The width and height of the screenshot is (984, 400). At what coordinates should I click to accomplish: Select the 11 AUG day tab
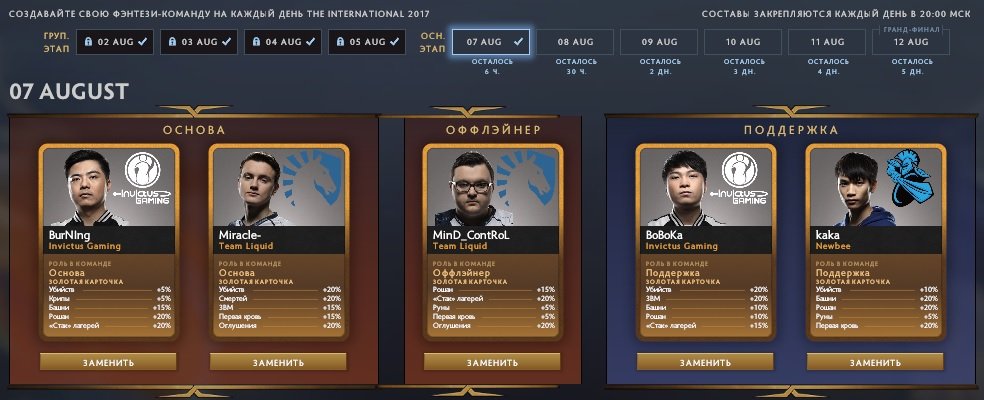coord(828,42)
